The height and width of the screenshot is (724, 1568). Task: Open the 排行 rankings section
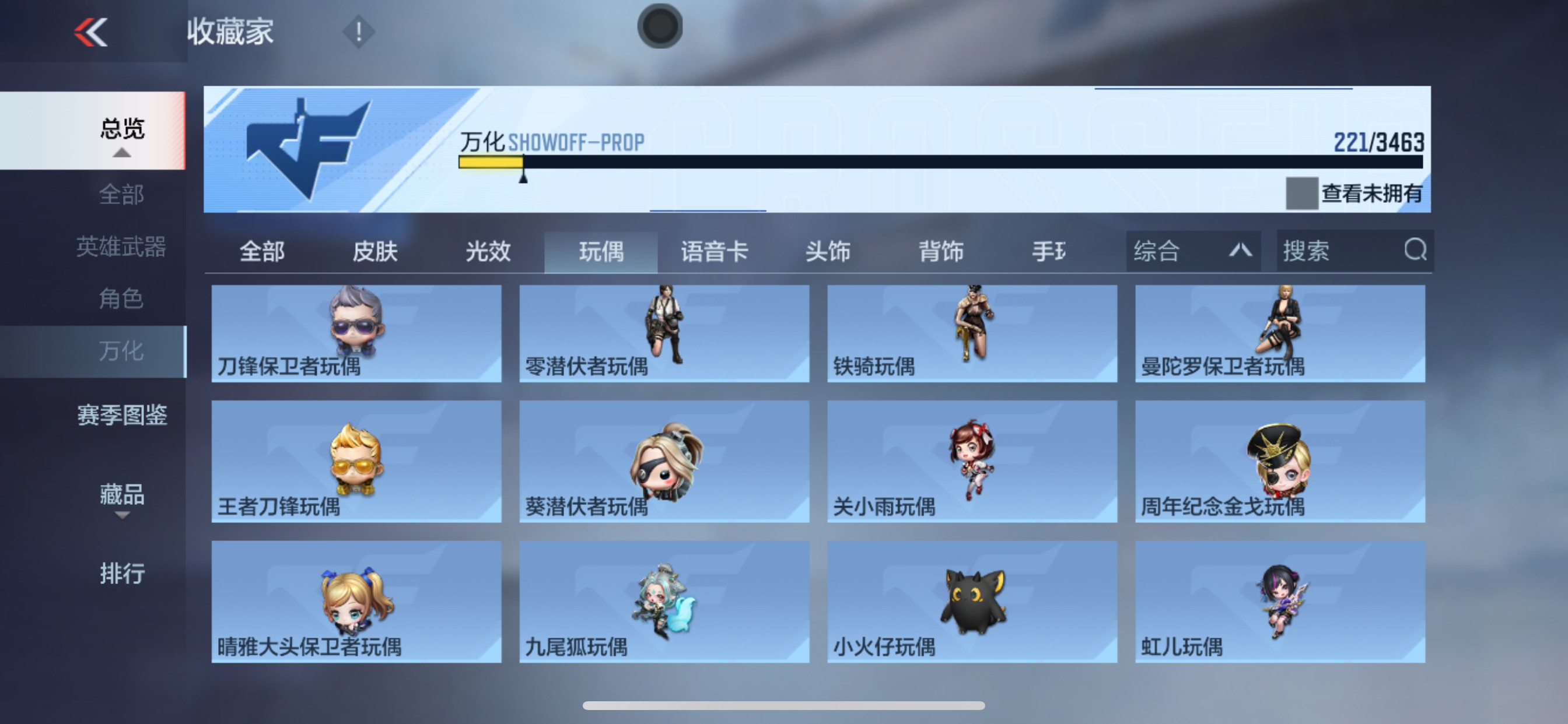(x=122, y=574)
